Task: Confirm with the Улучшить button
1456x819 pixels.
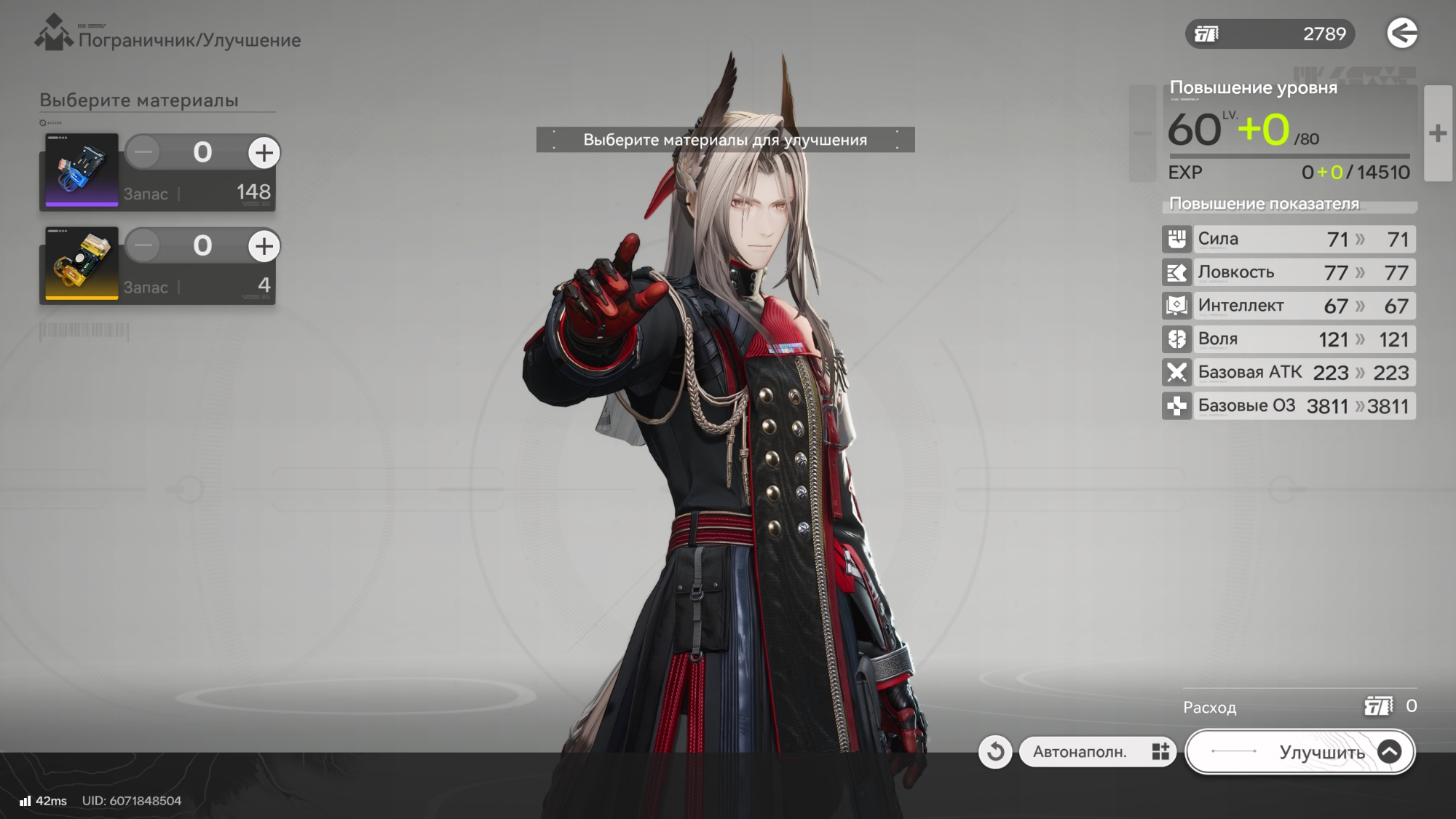Action: click(x=1300, y=752)
